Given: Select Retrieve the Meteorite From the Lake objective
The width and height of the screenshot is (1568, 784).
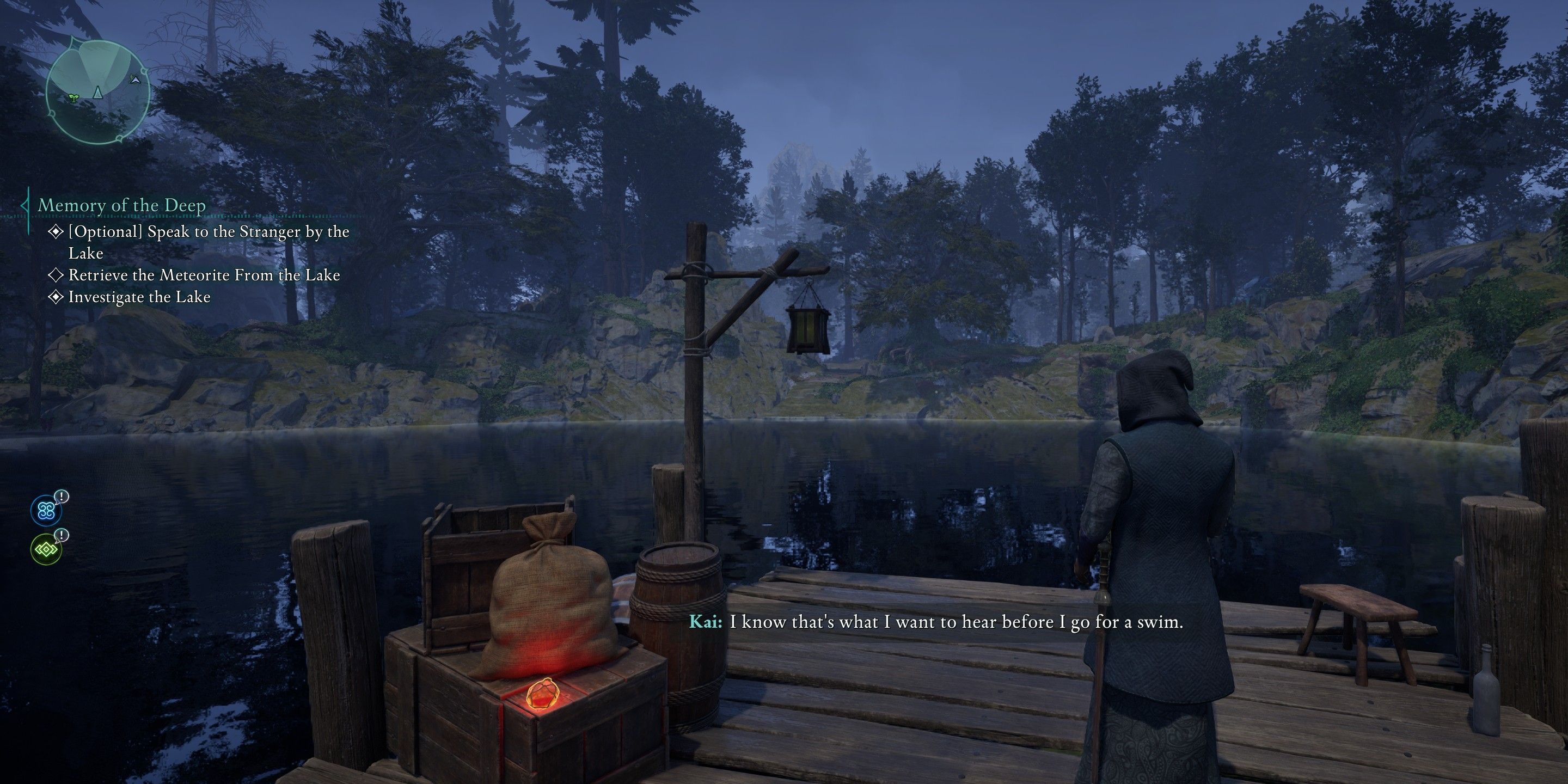Looking at the screenshot, I should click(x=203, y=275).
